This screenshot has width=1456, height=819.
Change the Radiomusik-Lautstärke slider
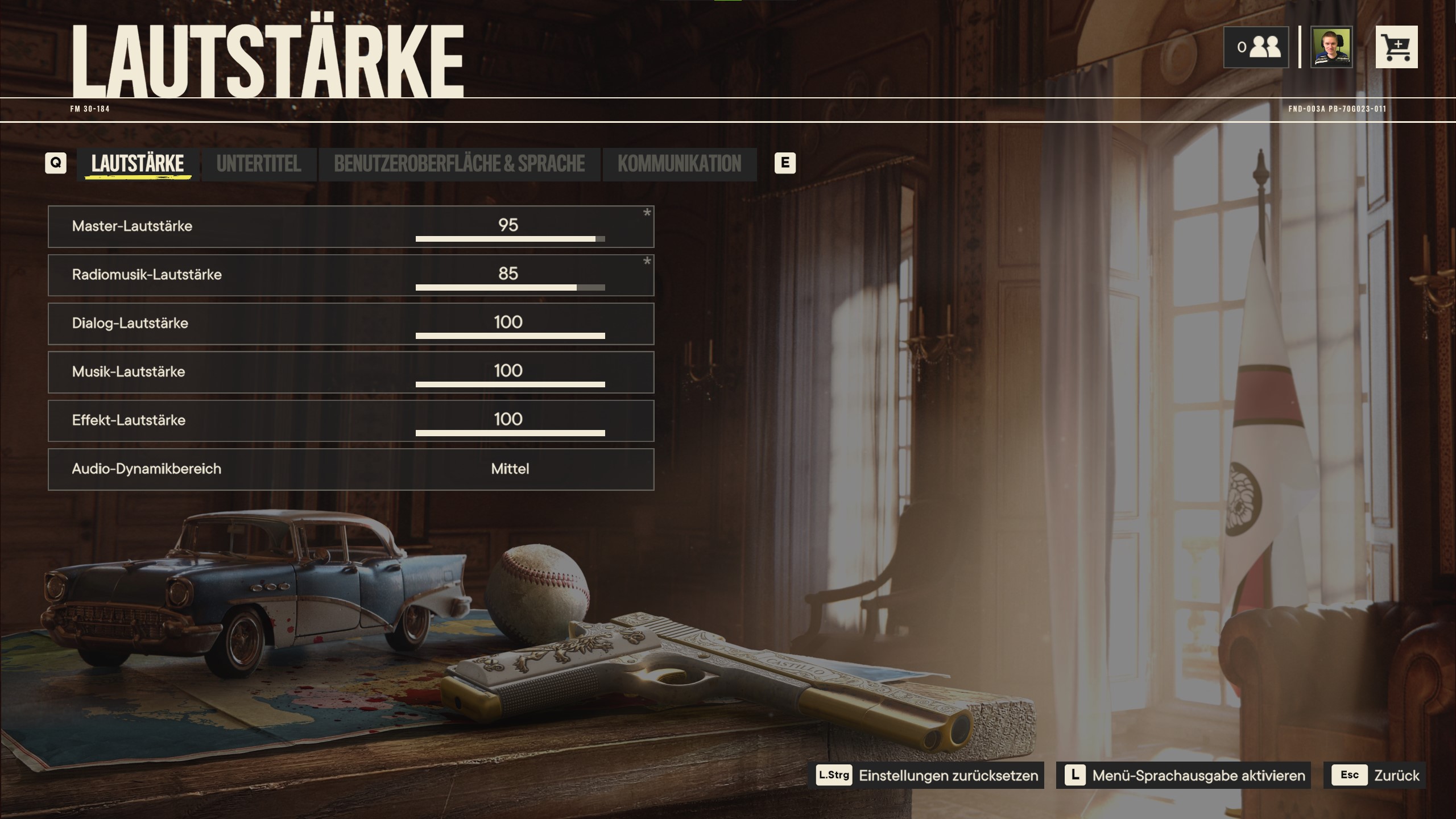[x=510, y=287]
